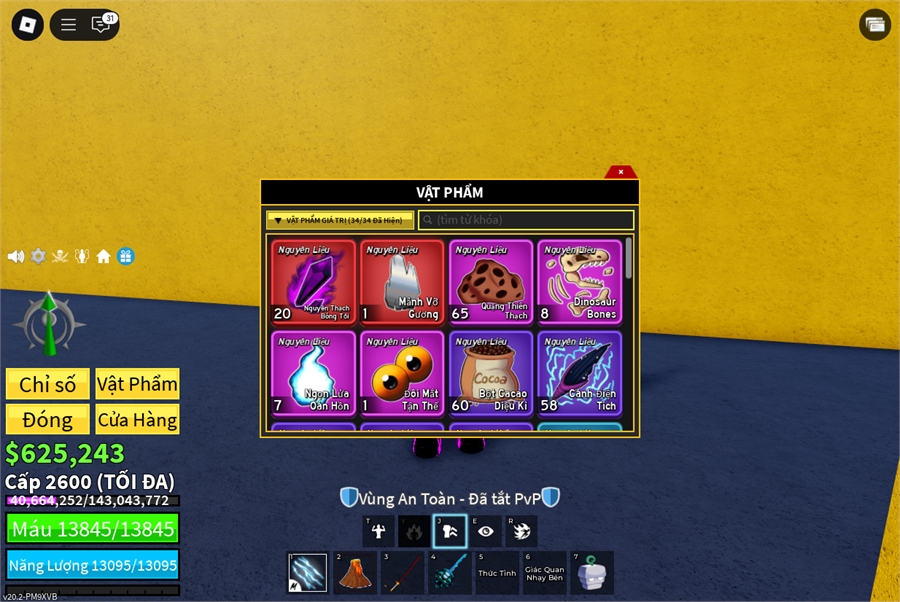Toggle the sound speaker icon
This screenshot has width=900, height=602.
[x=16, y=256]
